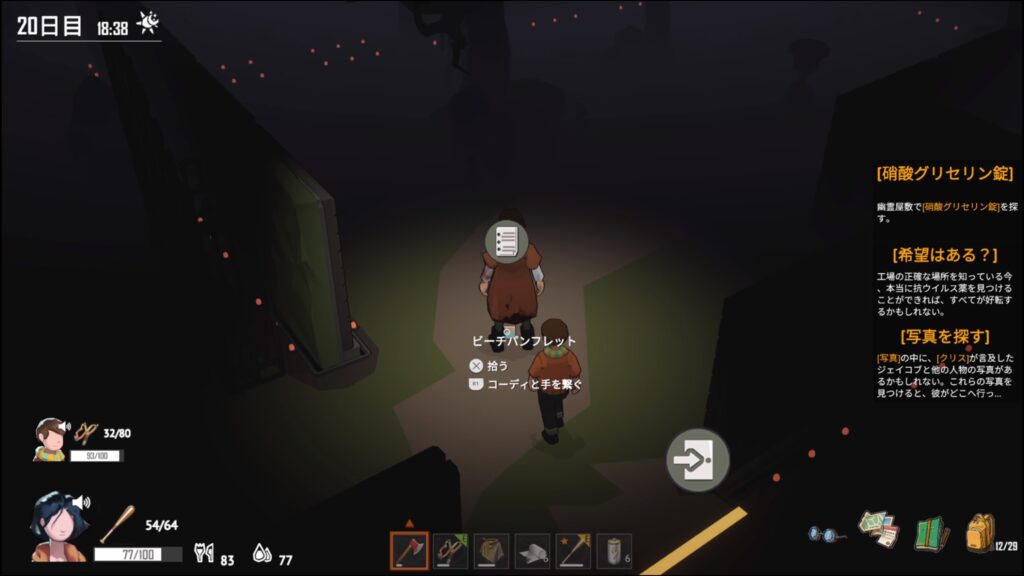Choose the brown cloth sack slot

(491, 551)
